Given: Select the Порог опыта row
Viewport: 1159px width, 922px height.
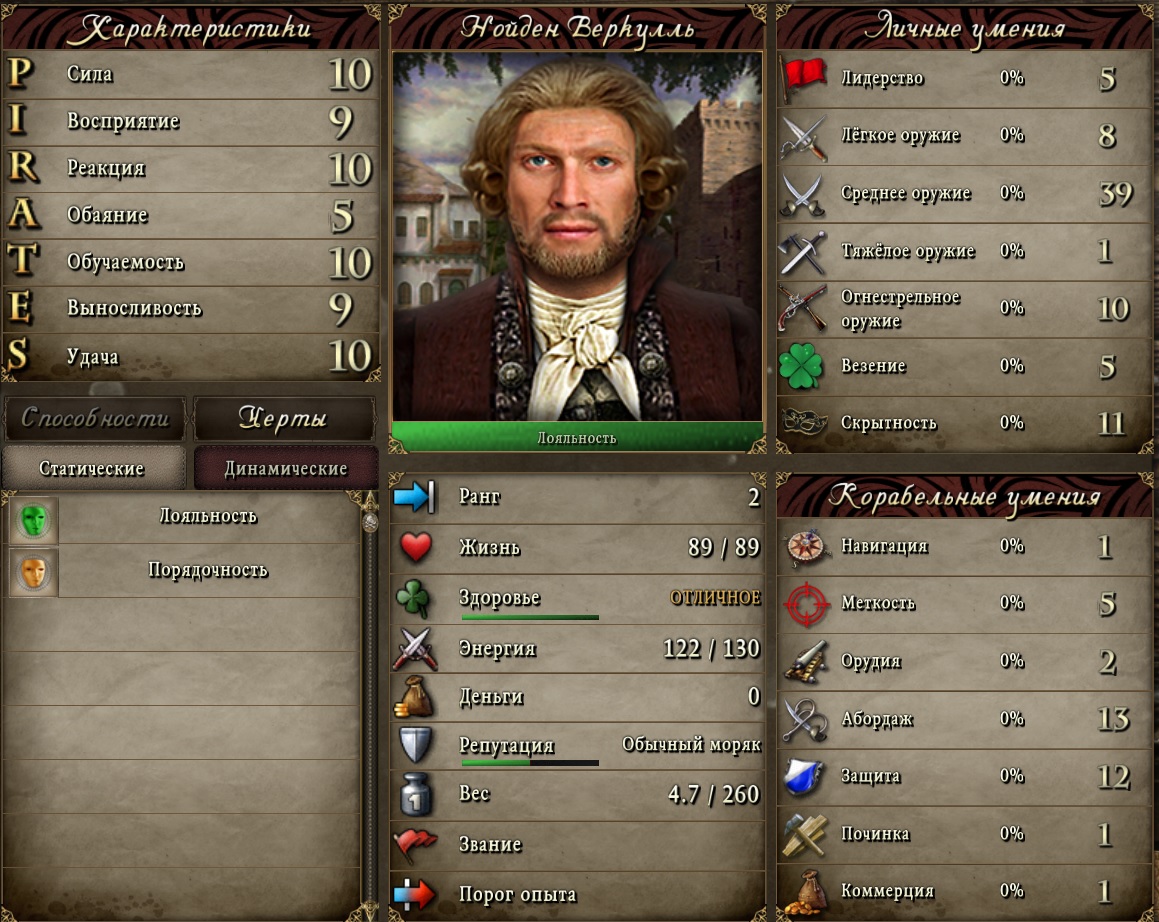Looking at the screenshot, I should (x=577, y=894).
